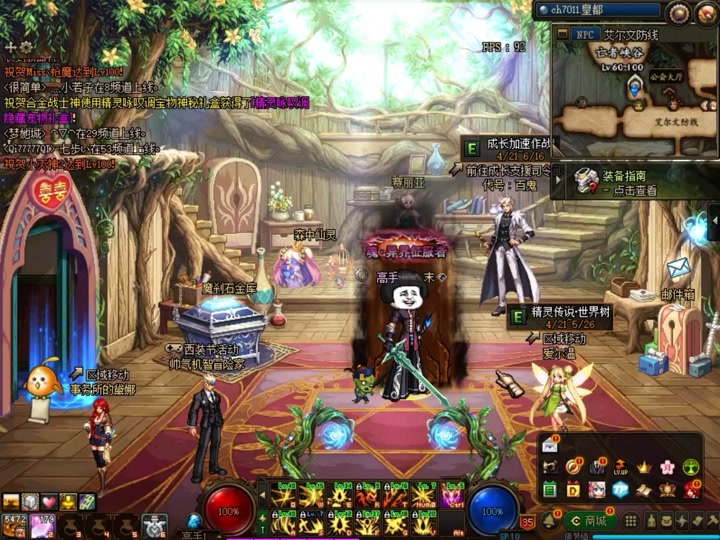The width and height of the screenshot is (720, 540).
Task: Open the 商城 shop button
Action: point(589,520)
